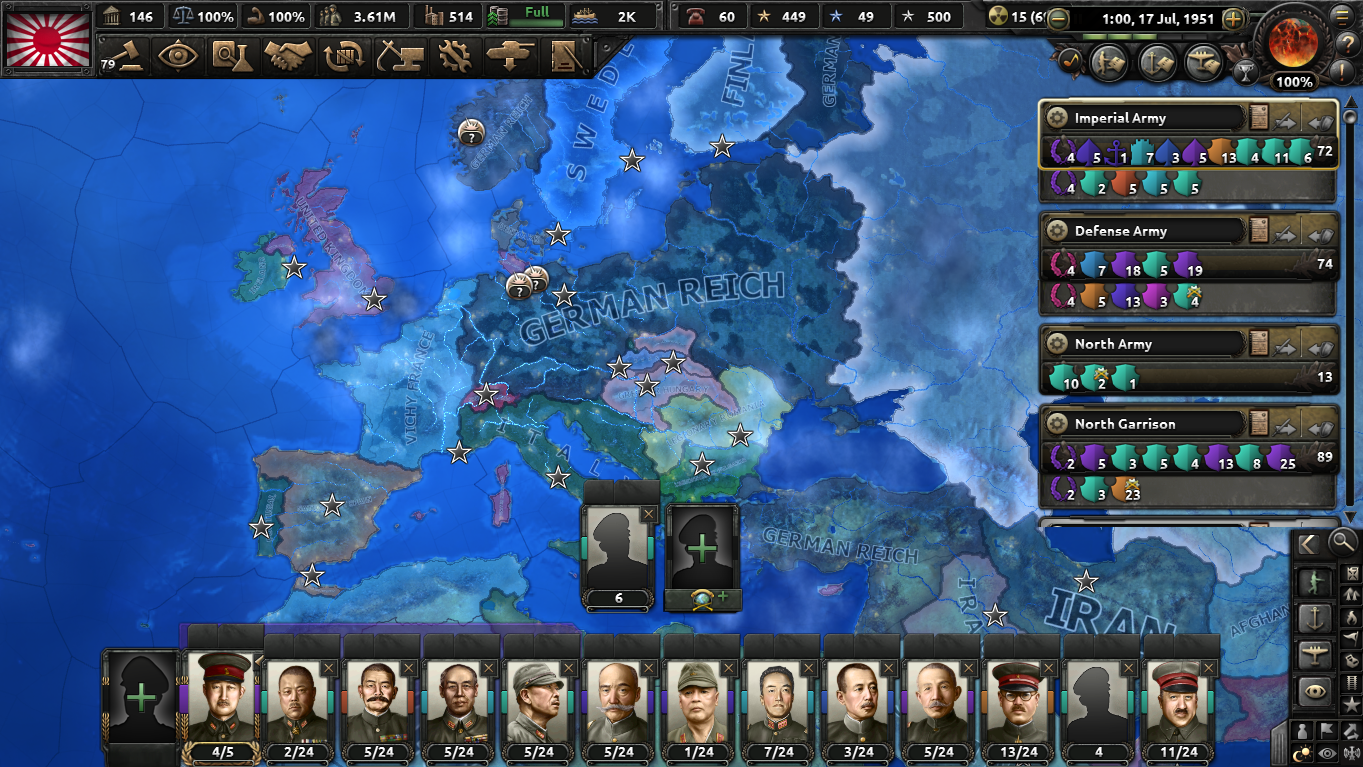Collapse the unit panel with the back arrow
The image size is (1363, 767).
[1307, 544]
